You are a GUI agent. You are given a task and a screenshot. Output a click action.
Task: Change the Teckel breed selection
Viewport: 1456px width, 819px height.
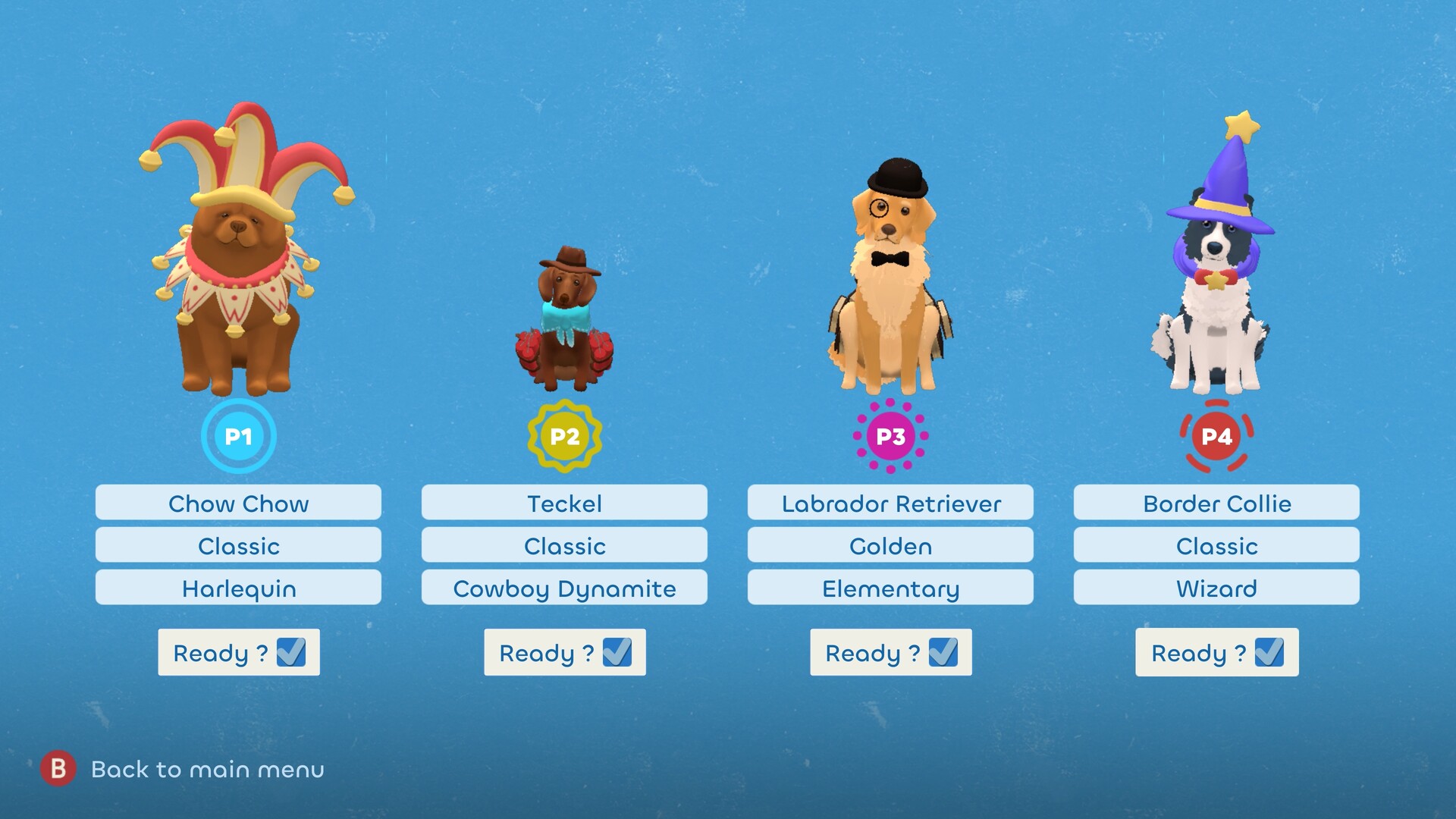pyautogui.click(x=564, y=503)
